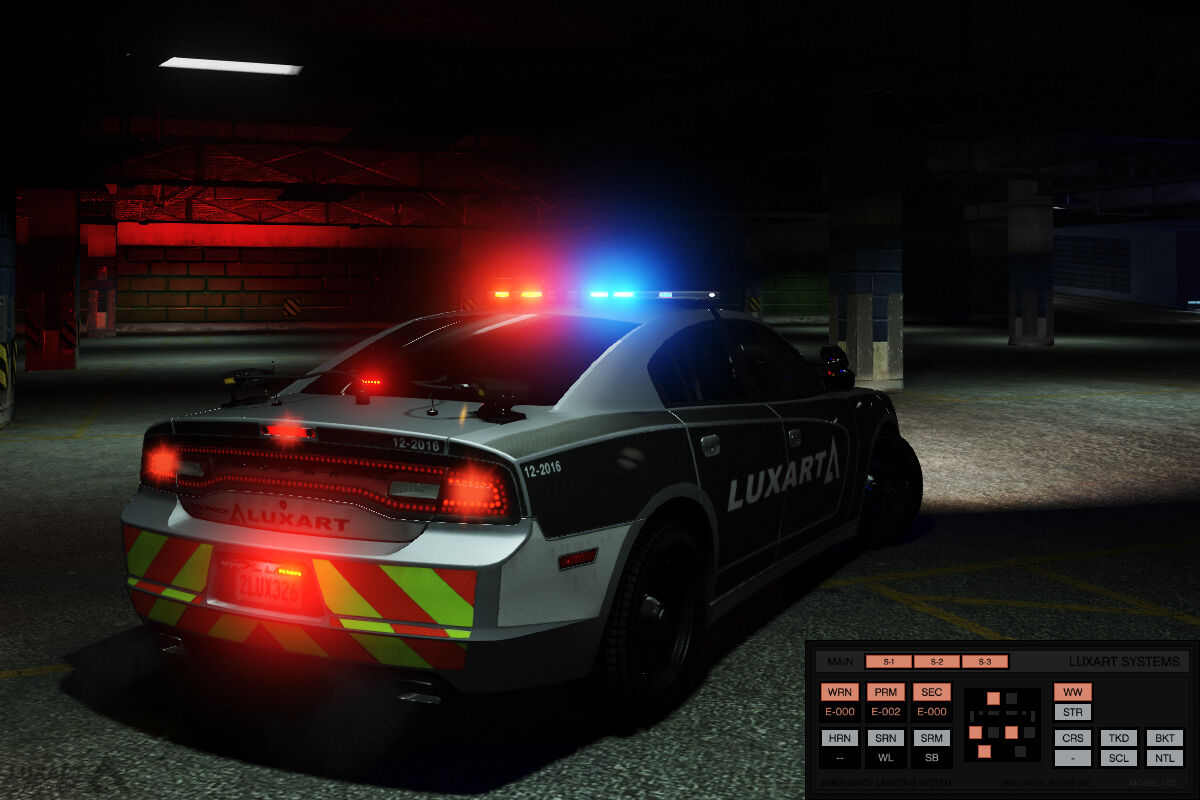Select the S-1 stage button
Screen dimensions: 1200x800
point(889,662)
